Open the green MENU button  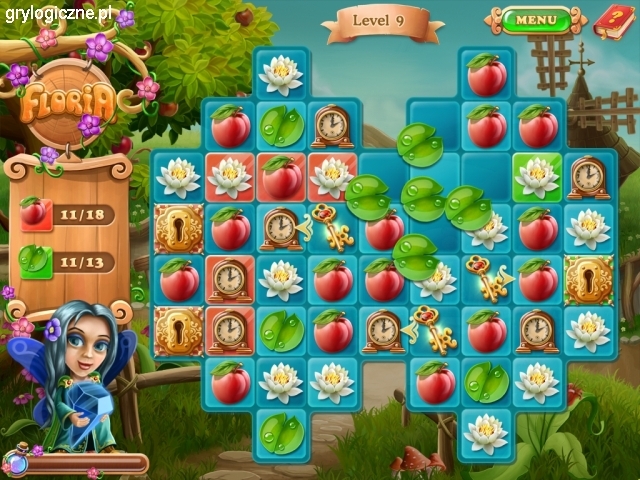[x=536, y=20]
